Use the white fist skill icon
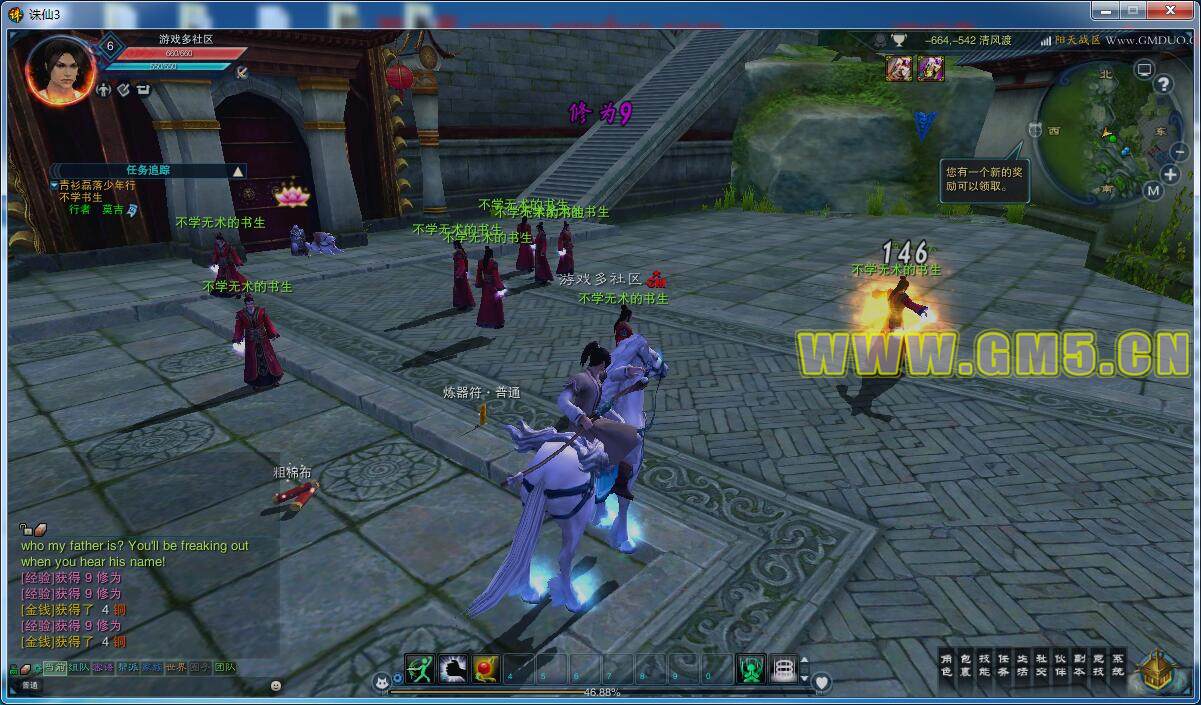 point(453,669)
